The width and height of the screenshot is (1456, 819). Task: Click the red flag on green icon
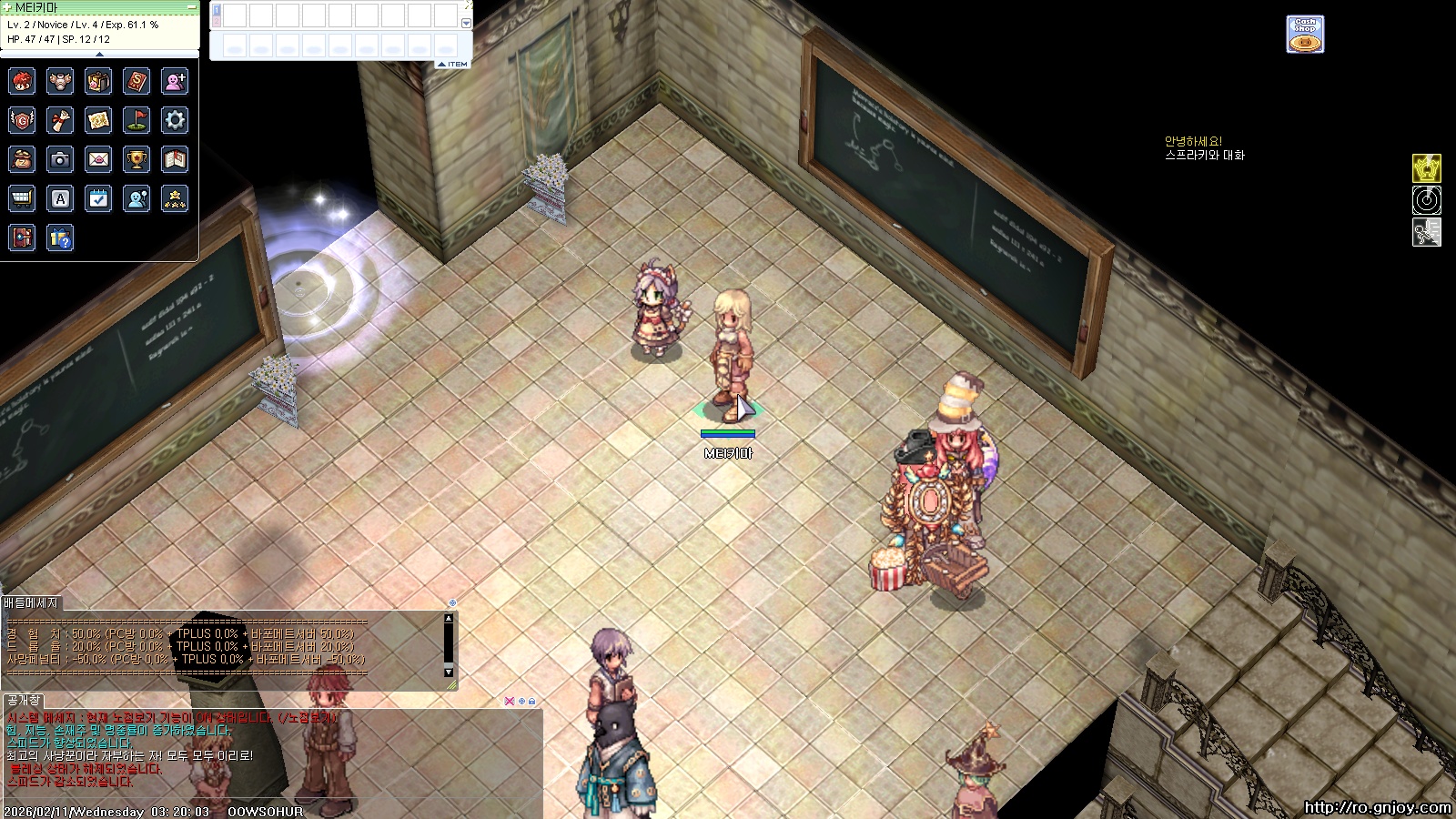coord(136,120)
